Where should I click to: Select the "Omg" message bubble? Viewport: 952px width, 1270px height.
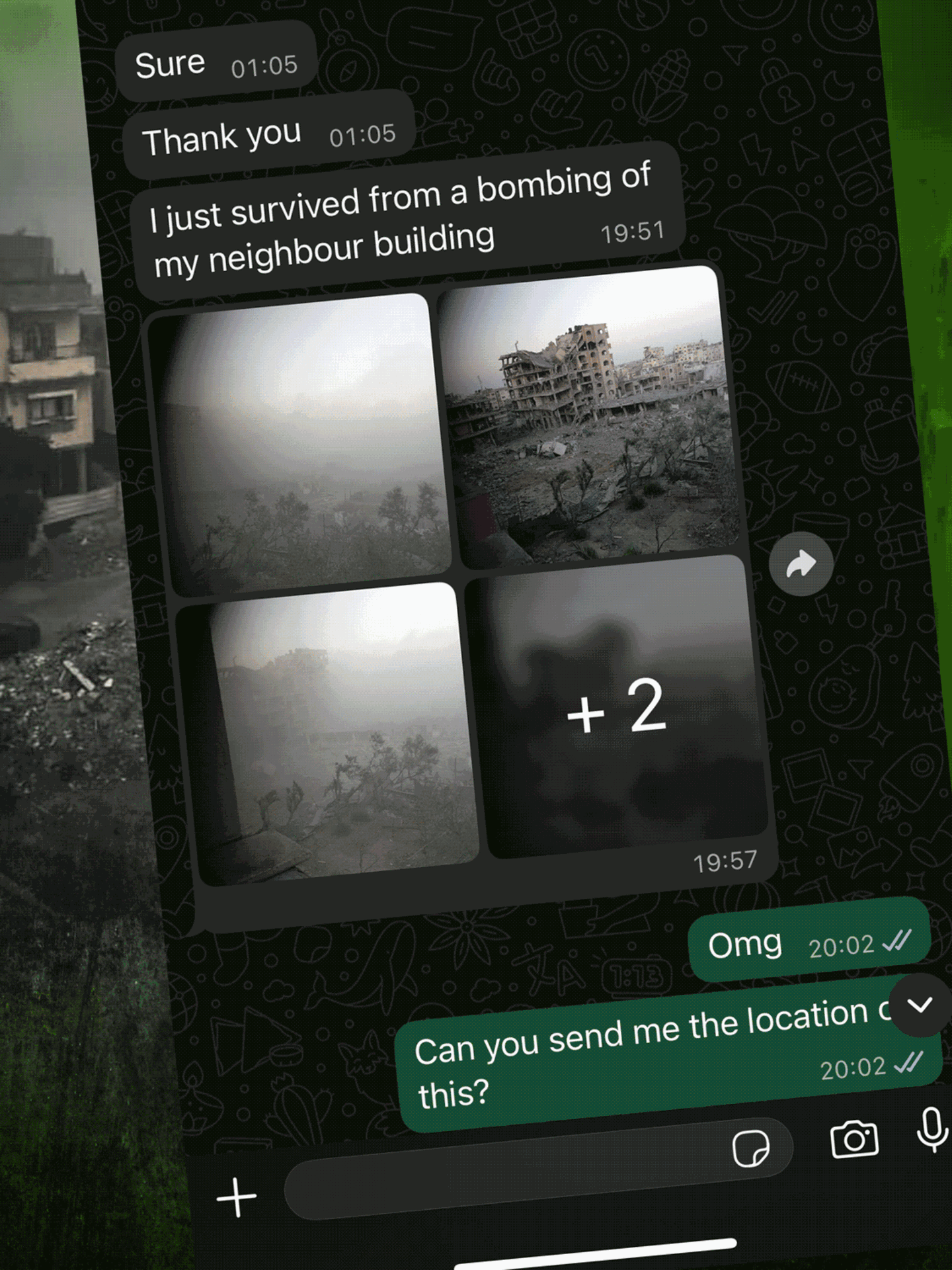[x=809, y=942]
